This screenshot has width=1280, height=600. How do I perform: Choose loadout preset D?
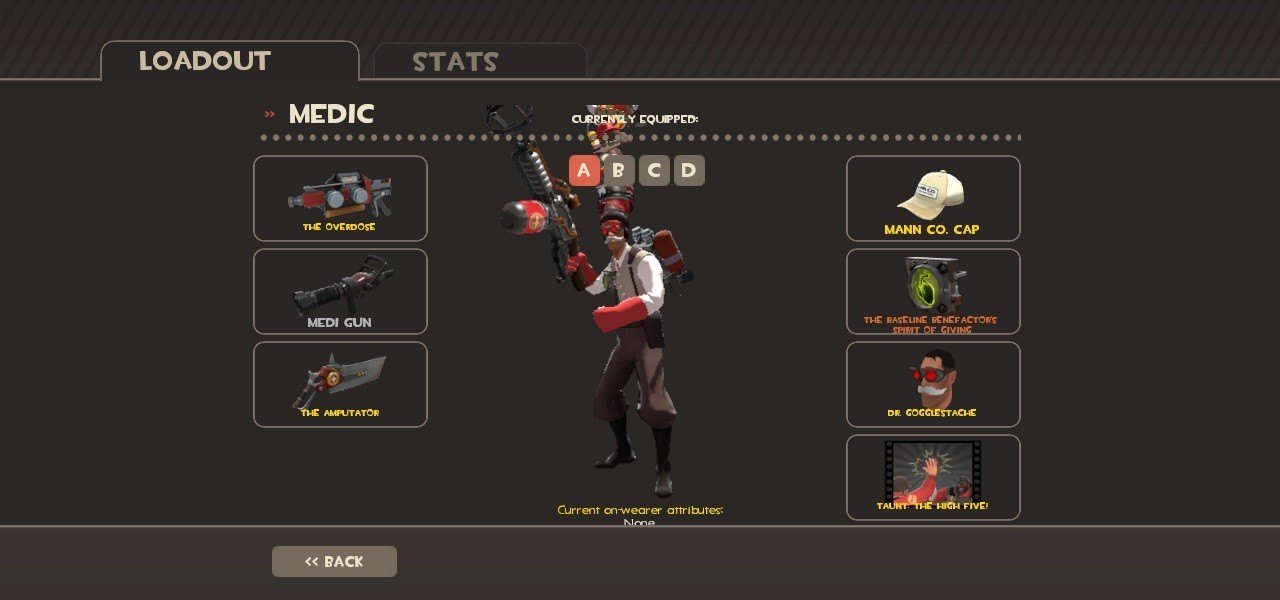pyautogui.click(x=689, y=171)
